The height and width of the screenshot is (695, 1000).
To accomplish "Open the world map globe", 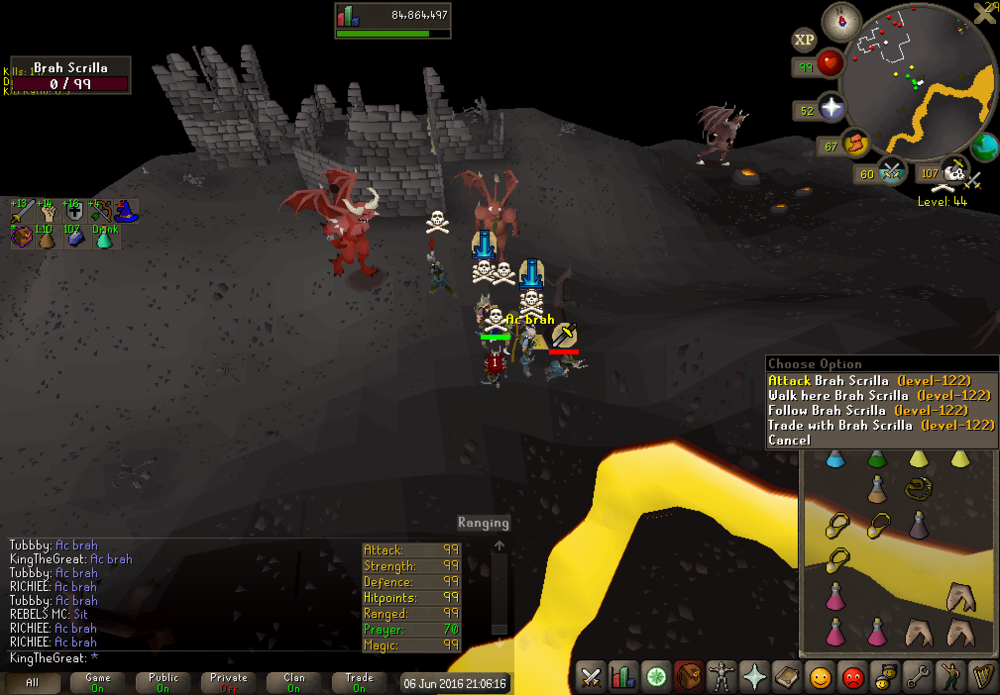I will [984, 147].
